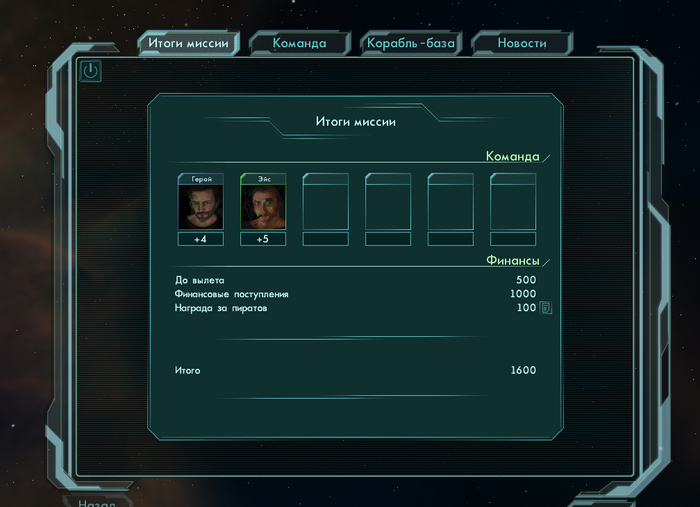Click the power icon button
The height and width of the screenshot is (507, 700).
[91, 71]
